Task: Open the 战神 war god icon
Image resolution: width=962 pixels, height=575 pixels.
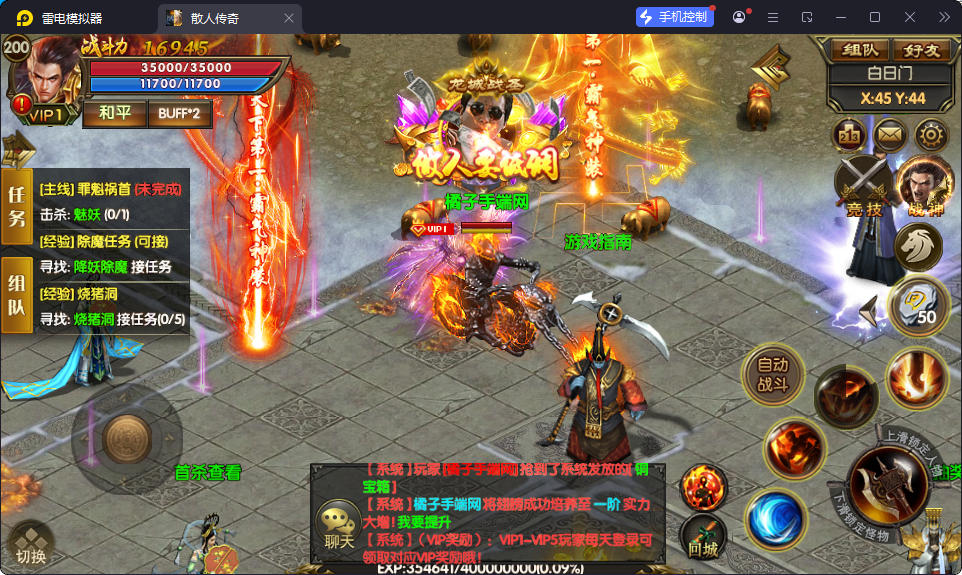Action: pos(924,185)
